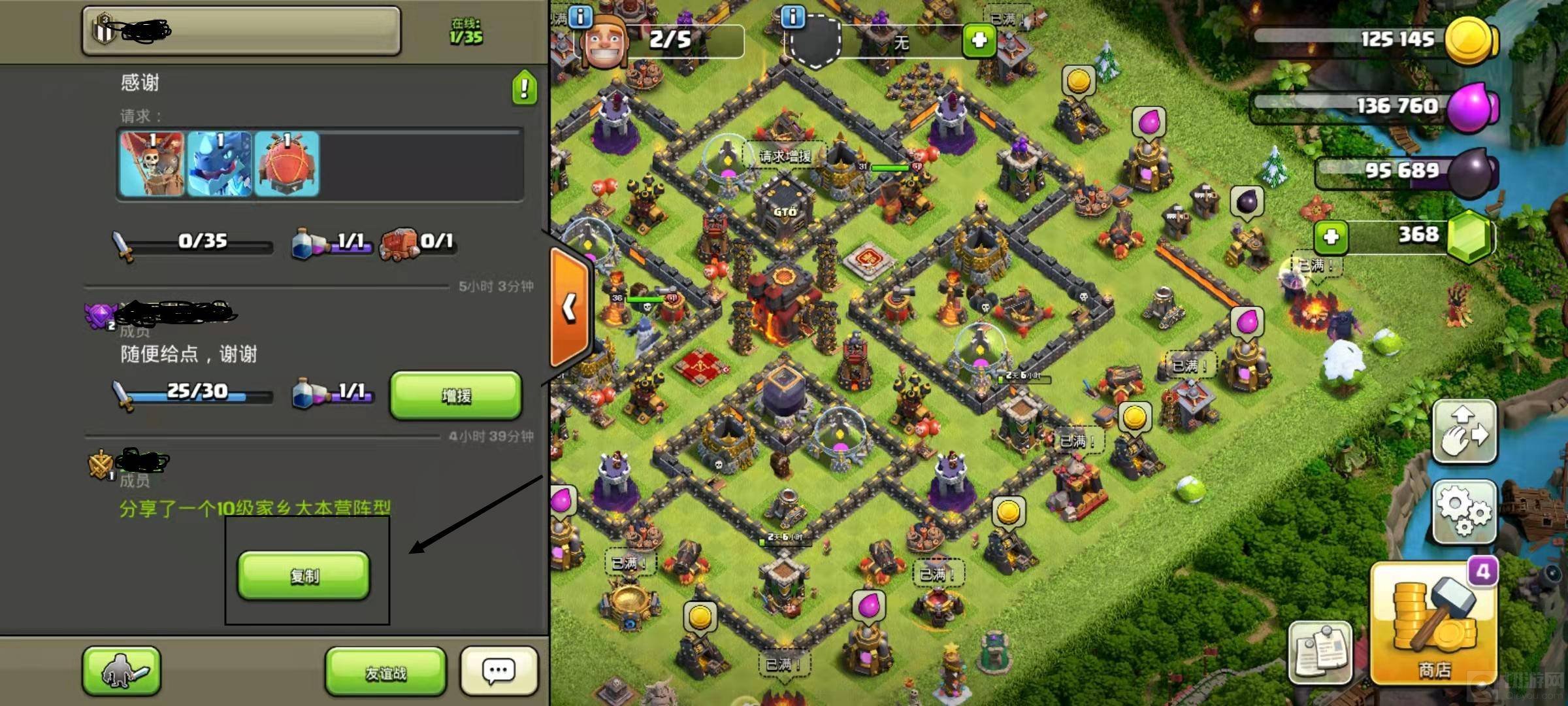Tap the pink elixir drop resource icon

pos(1471,107)
